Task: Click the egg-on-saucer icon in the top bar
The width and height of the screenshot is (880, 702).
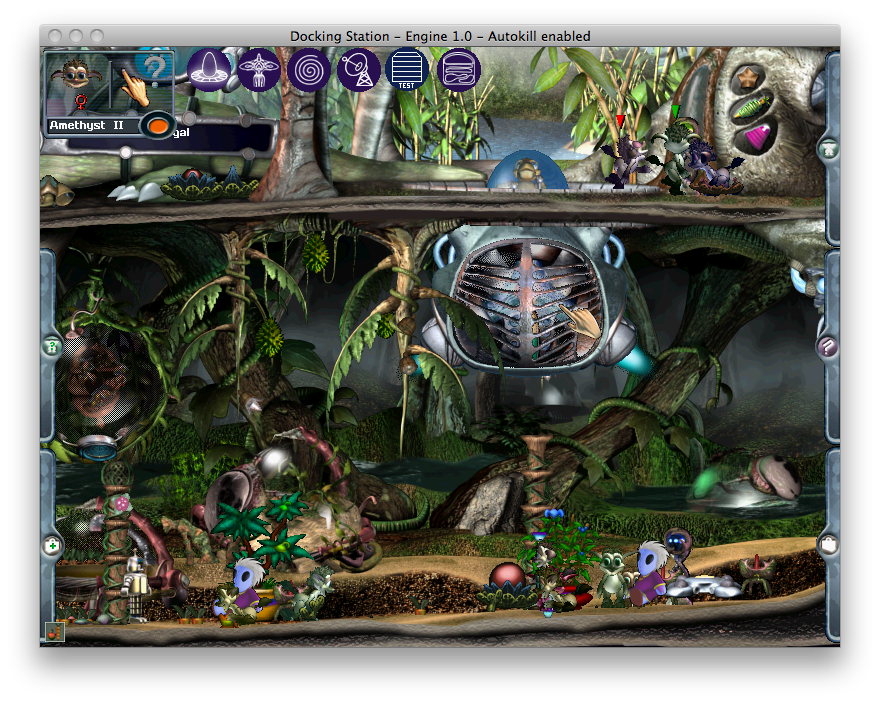Action: pyautogui.click(x=209, y=70)
